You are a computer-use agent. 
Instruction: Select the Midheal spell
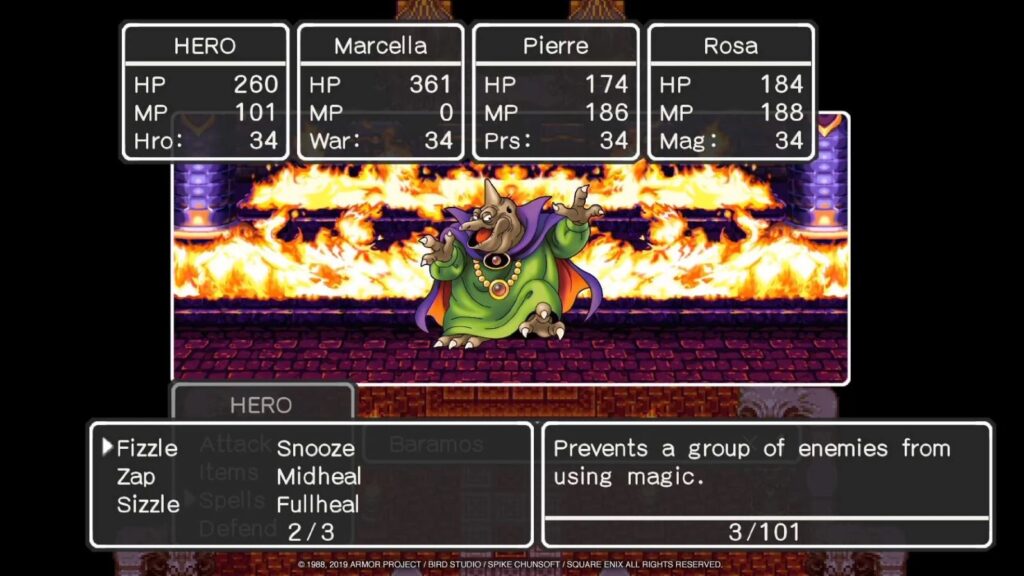click(x=319, y=477)
